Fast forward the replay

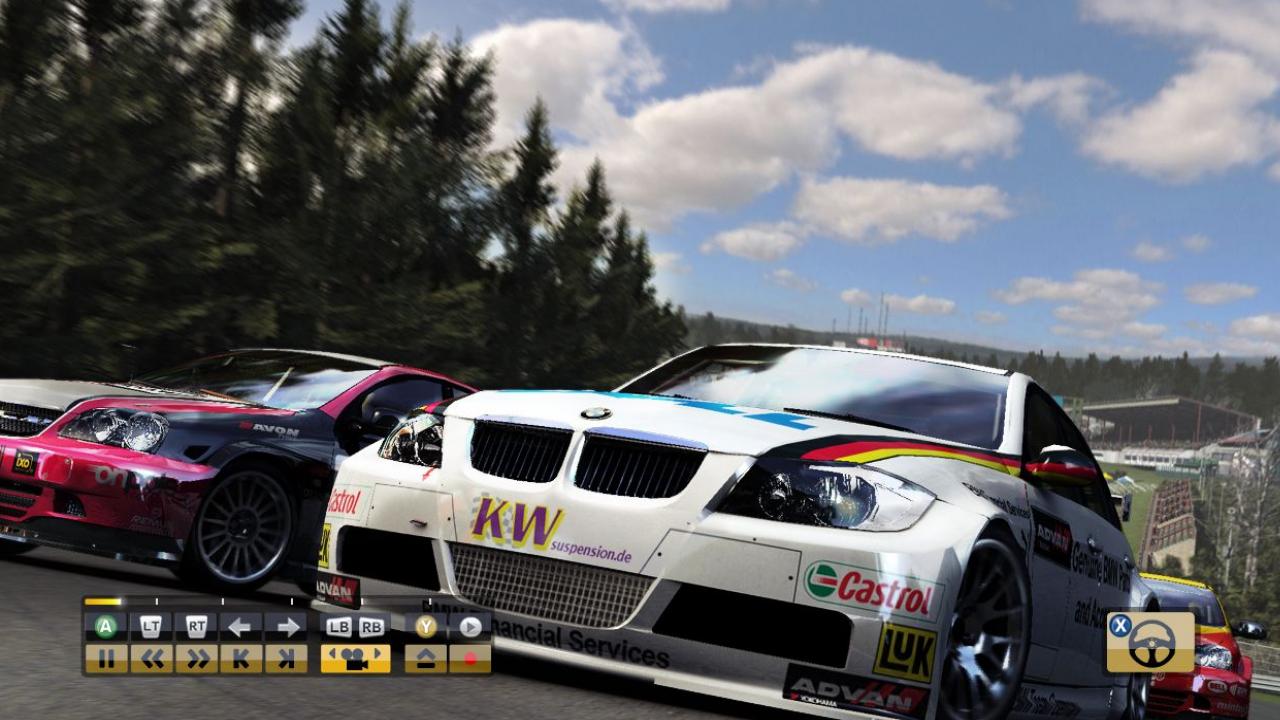[x=199, y=657]
